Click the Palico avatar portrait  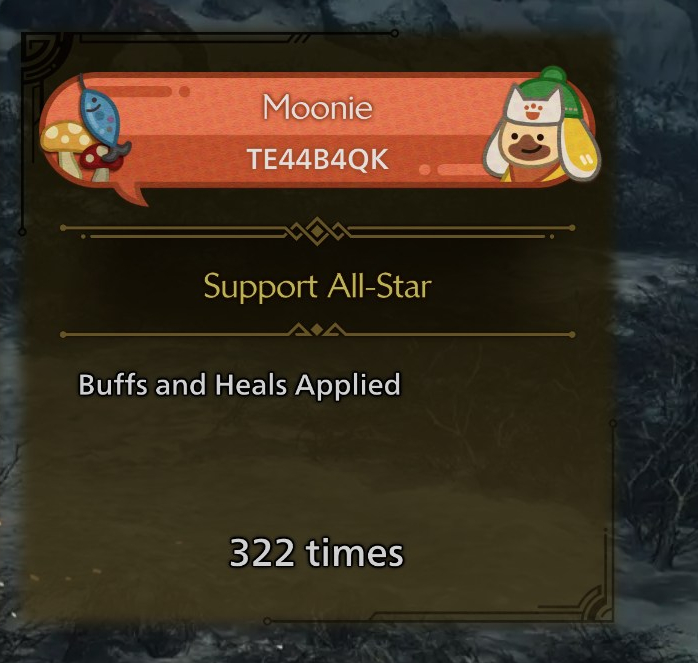pyautogui.click(x=543, y=130)
